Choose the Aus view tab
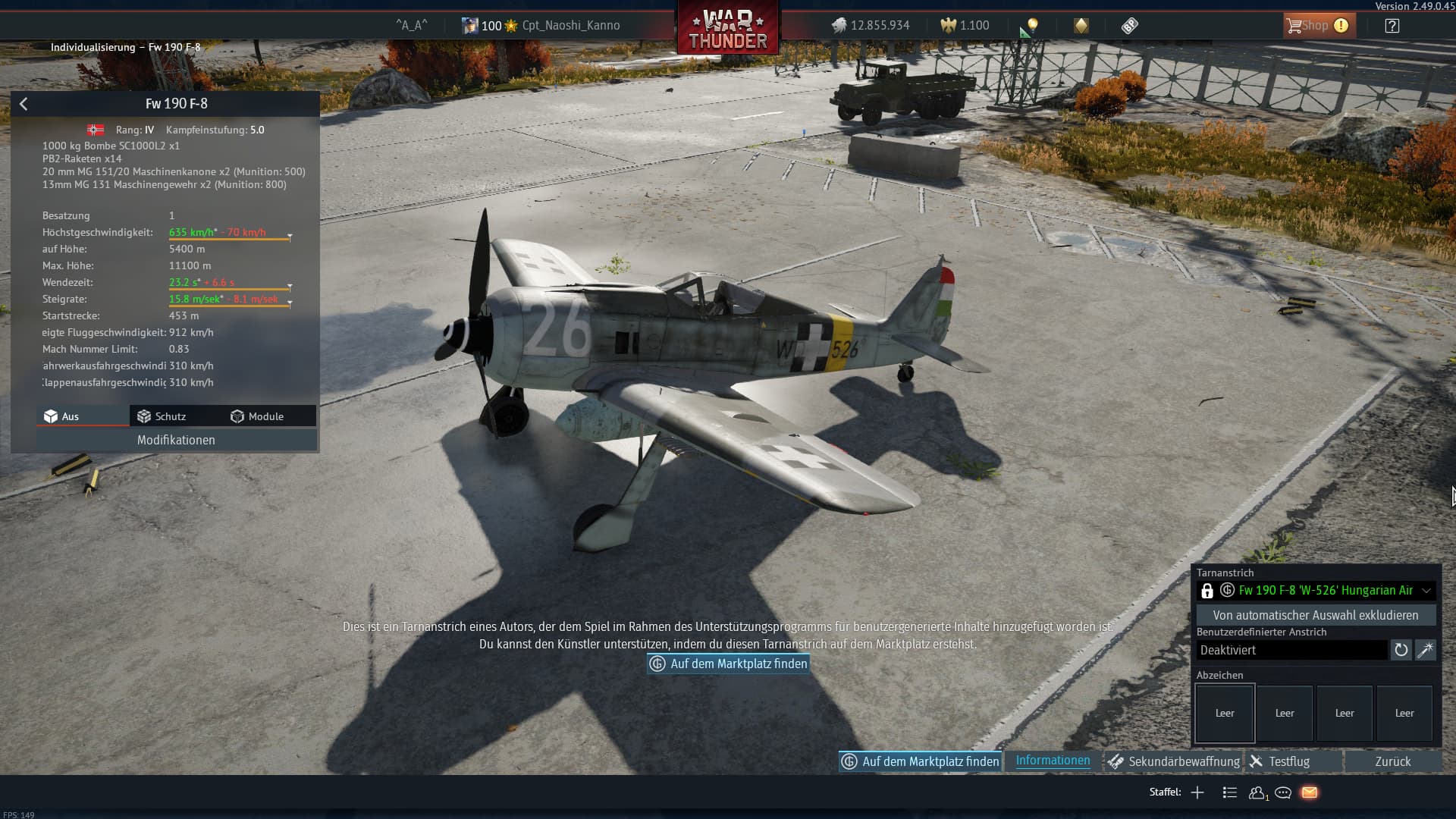This screenshot has width=1456, height=819. click(62, 416)
